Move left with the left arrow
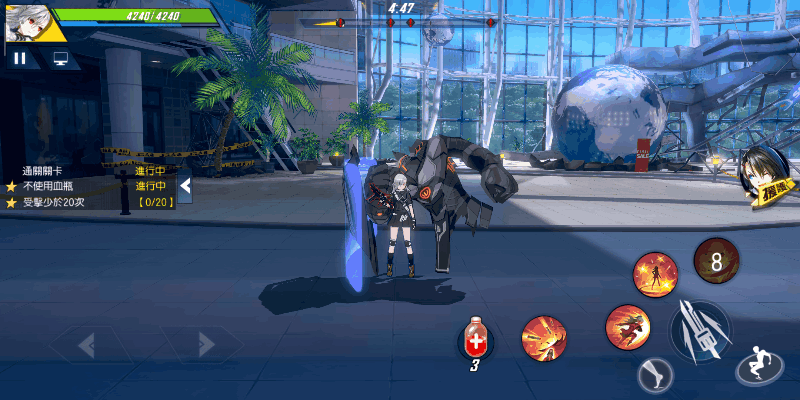The width and height of the screenshot is (800, 400). [x=88, y=345]
